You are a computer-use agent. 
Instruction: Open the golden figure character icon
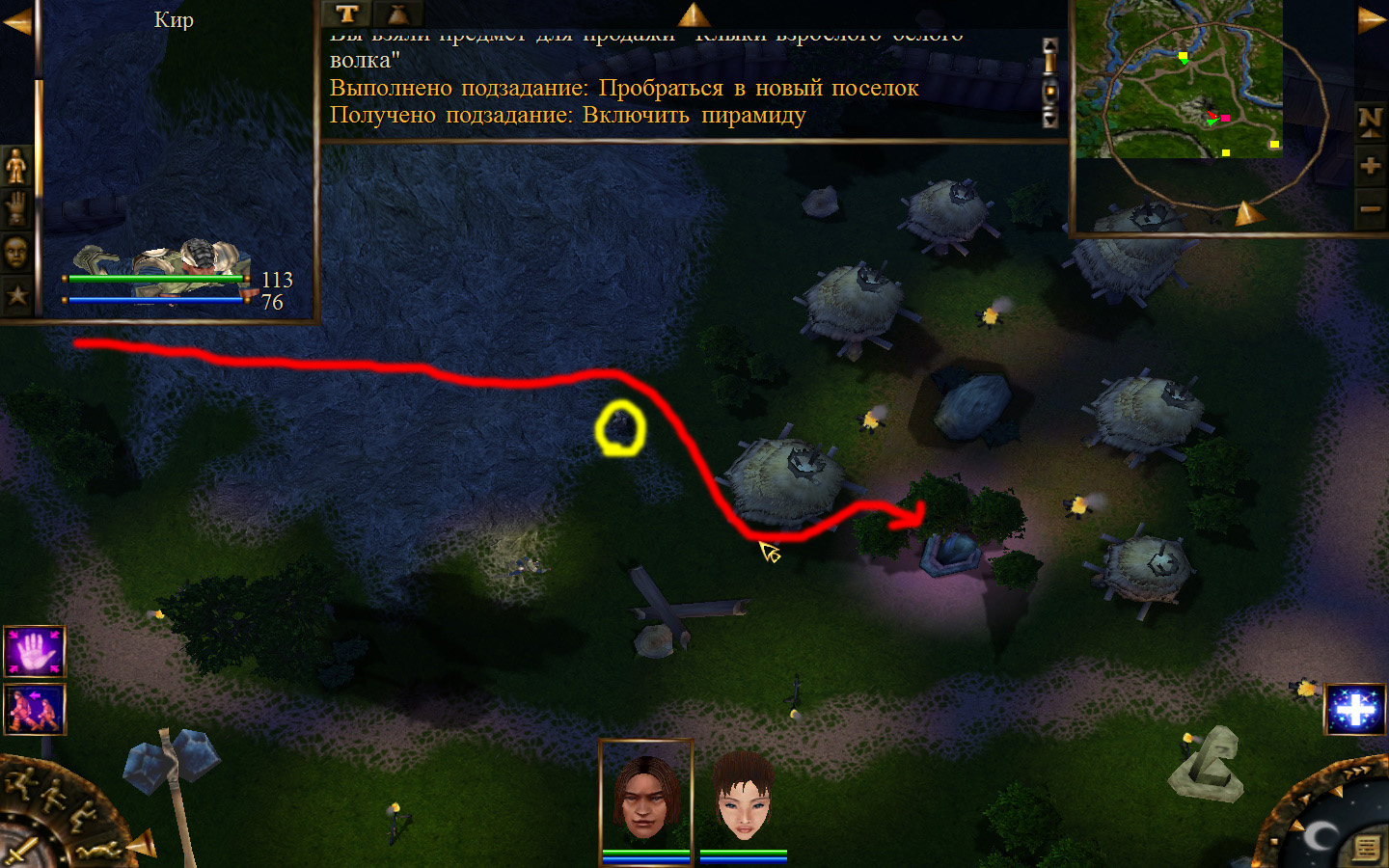coord(16,166)
